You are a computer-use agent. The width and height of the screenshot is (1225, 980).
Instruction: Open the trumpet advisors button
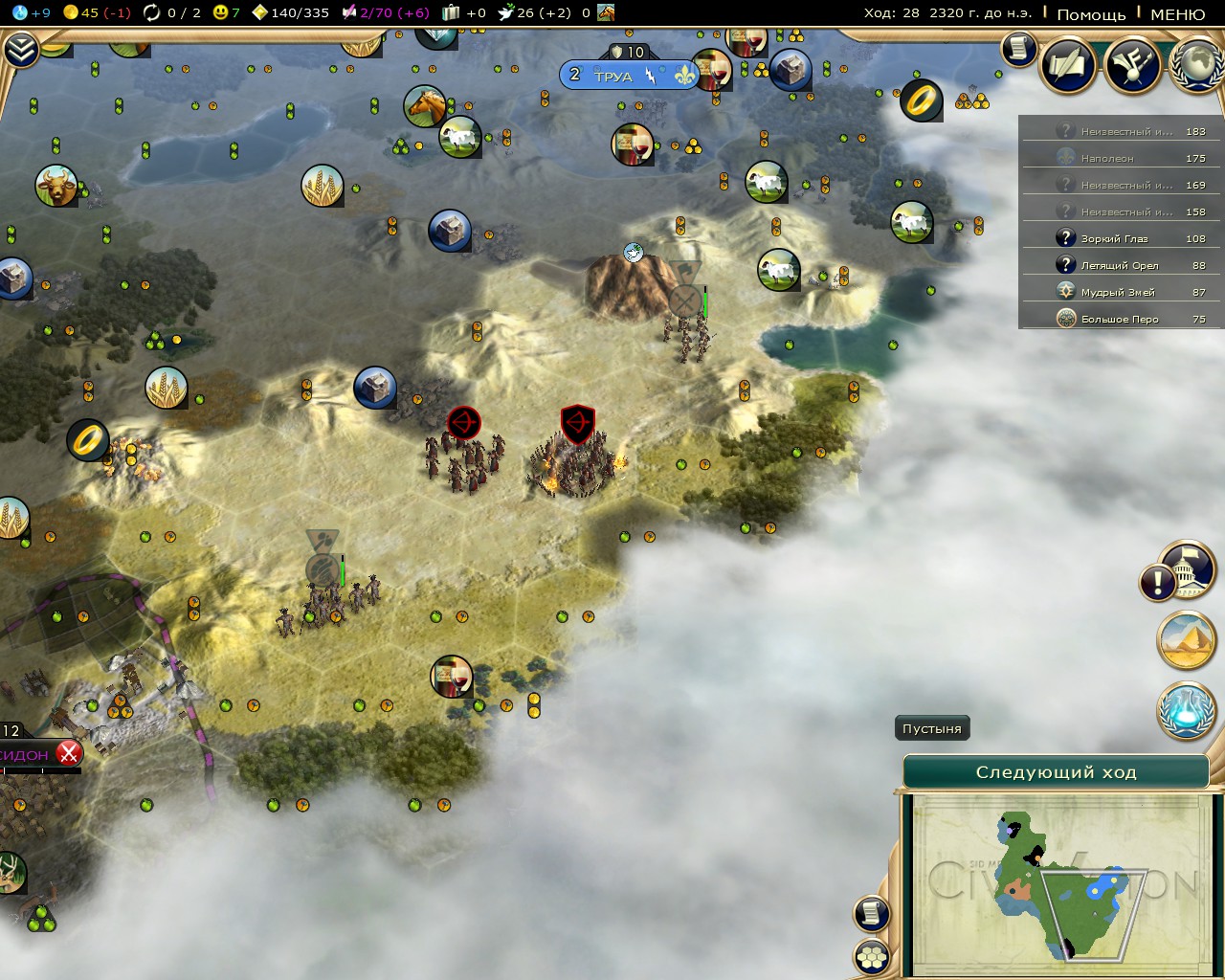[x=1132, y=65]
